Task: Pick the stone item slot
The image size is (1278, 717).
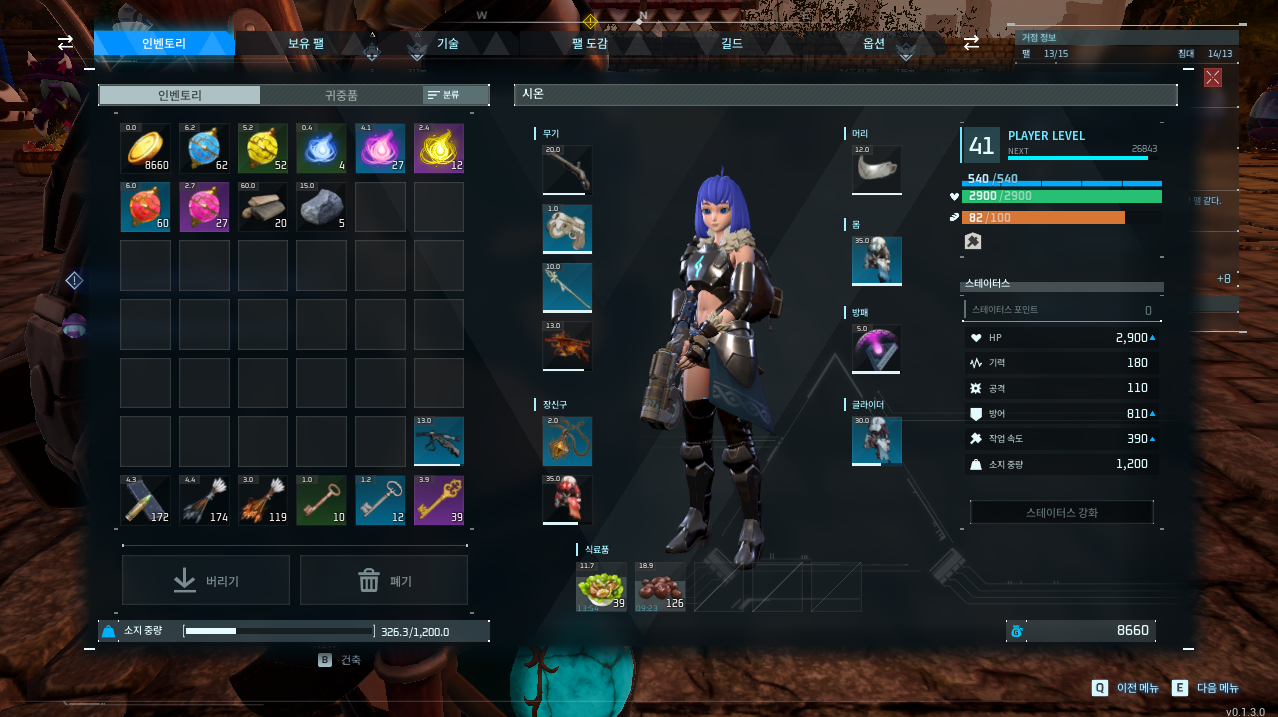Action: click(322, 207)
